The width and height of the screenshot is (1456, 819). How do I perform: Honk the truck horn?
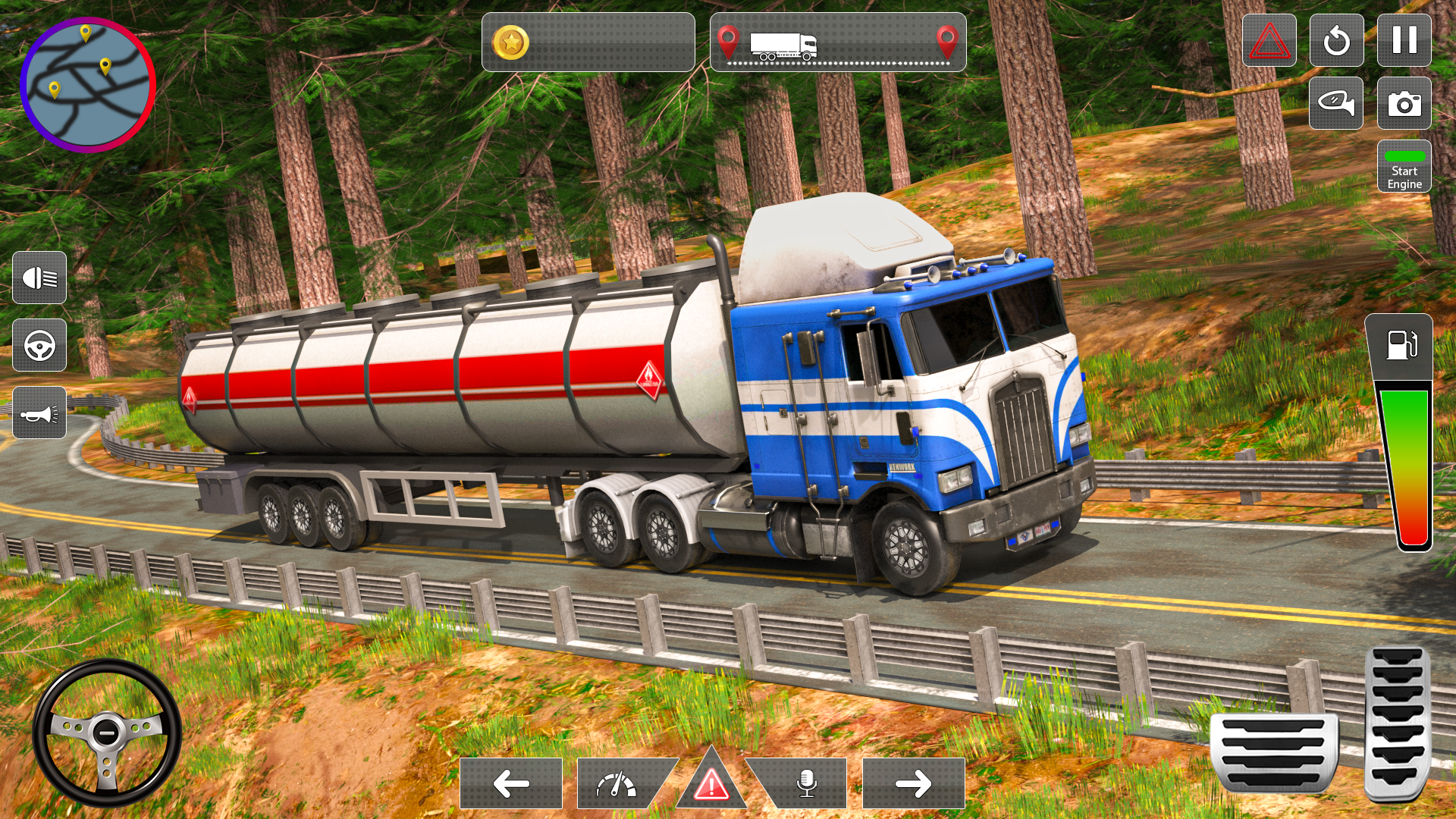click(39, 414)
